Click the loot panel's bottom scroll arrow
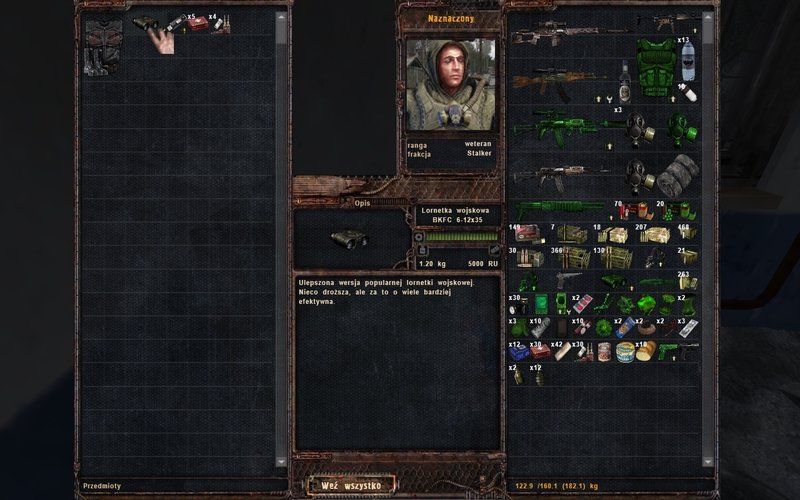800x500 pixels. pos(281,462)
